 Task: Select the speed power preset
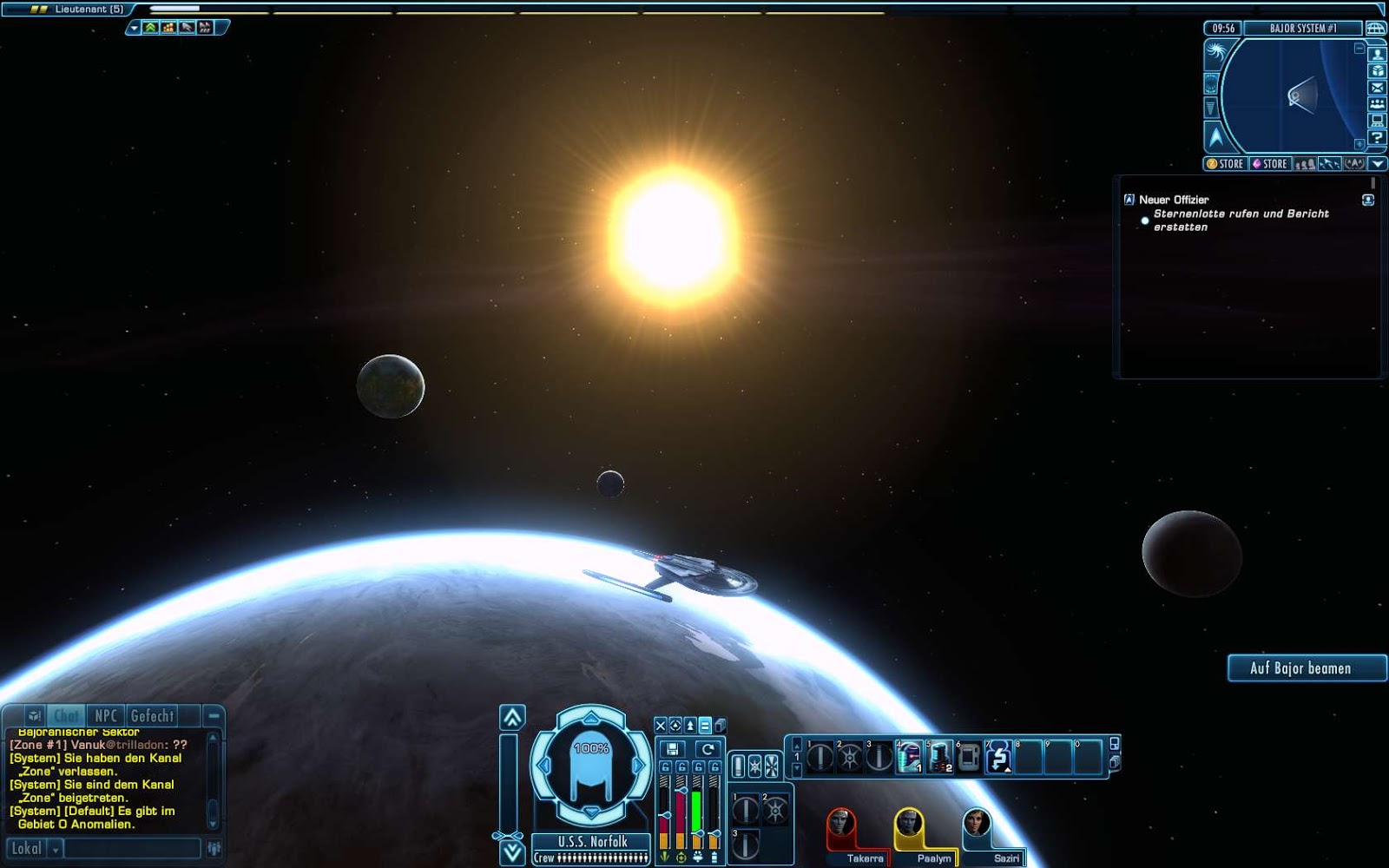tap(690, 726)
